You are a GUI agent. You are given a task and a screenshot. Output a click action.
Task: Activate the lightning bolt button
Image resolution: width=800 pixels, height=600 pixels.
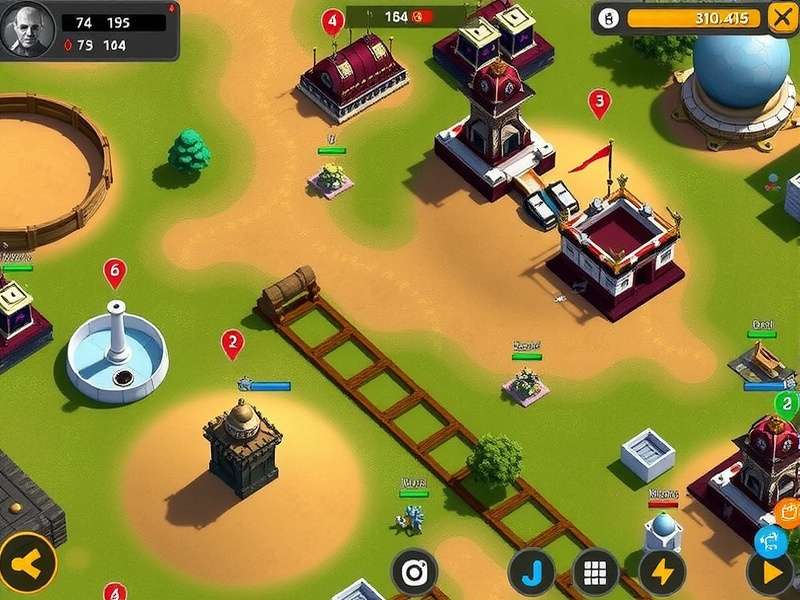coord(661,573)
